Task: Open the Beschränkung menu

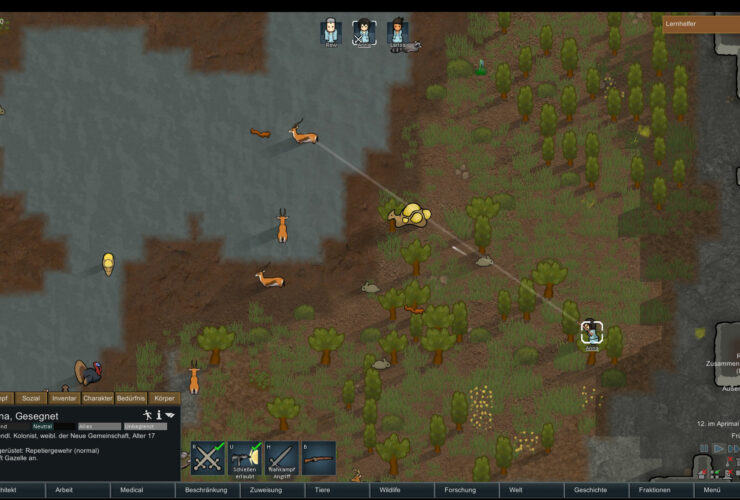Action: point(206,490)
